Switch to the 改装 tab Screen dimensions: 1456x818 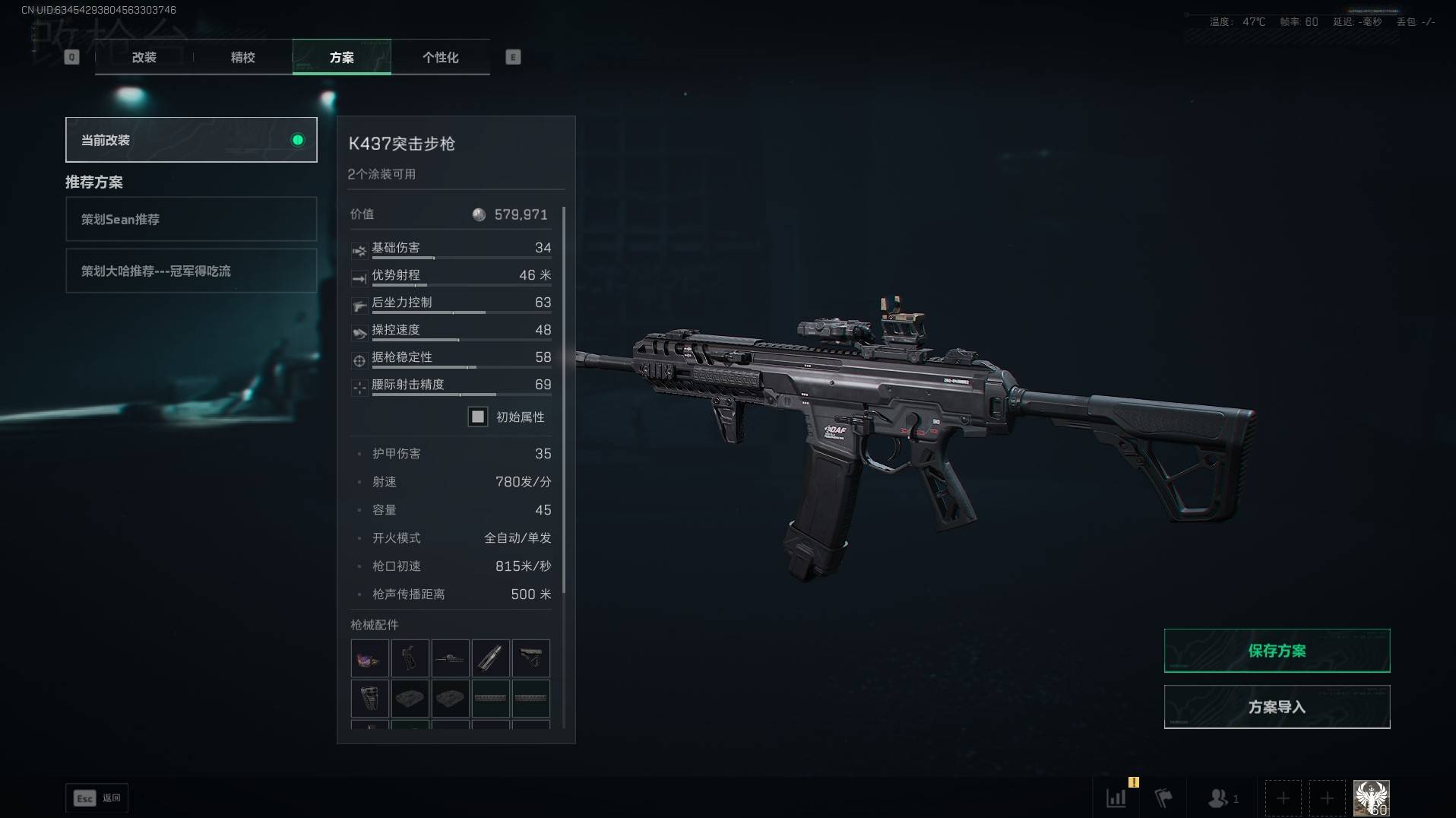point(144,57)
